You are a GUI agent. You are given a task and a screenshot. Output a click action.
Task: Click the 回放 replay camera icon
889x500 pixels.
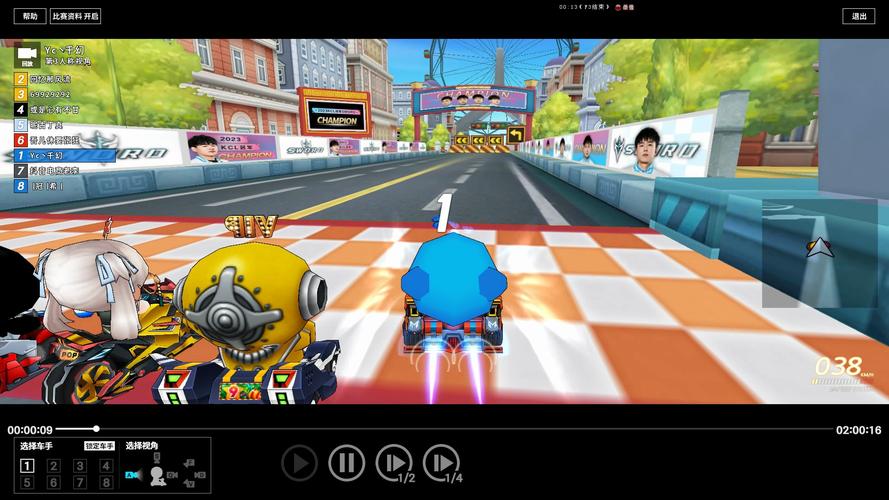[x=27, y=54]
